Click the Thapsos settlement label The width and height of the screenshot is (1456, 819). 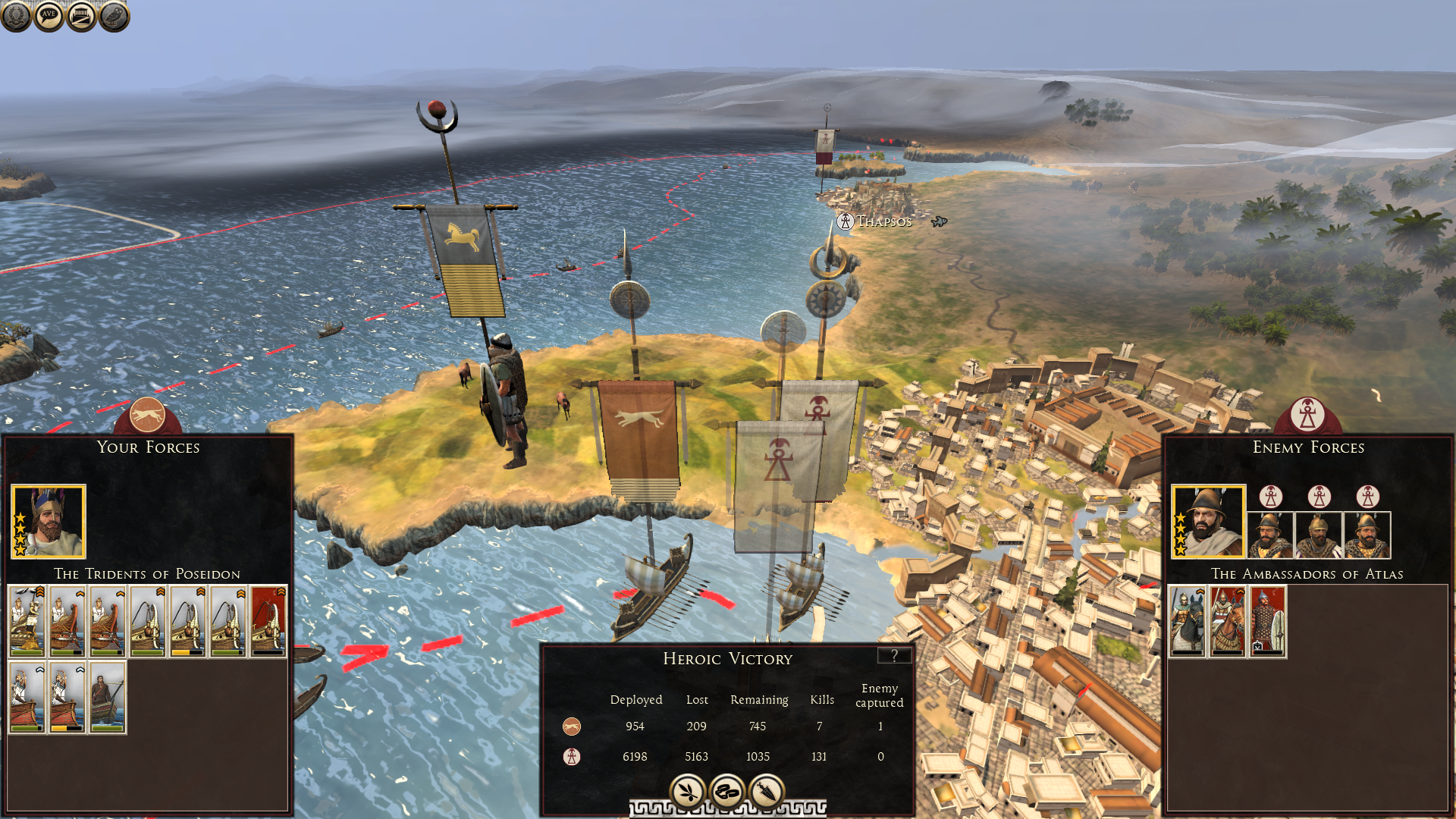[x=883, y=221]
